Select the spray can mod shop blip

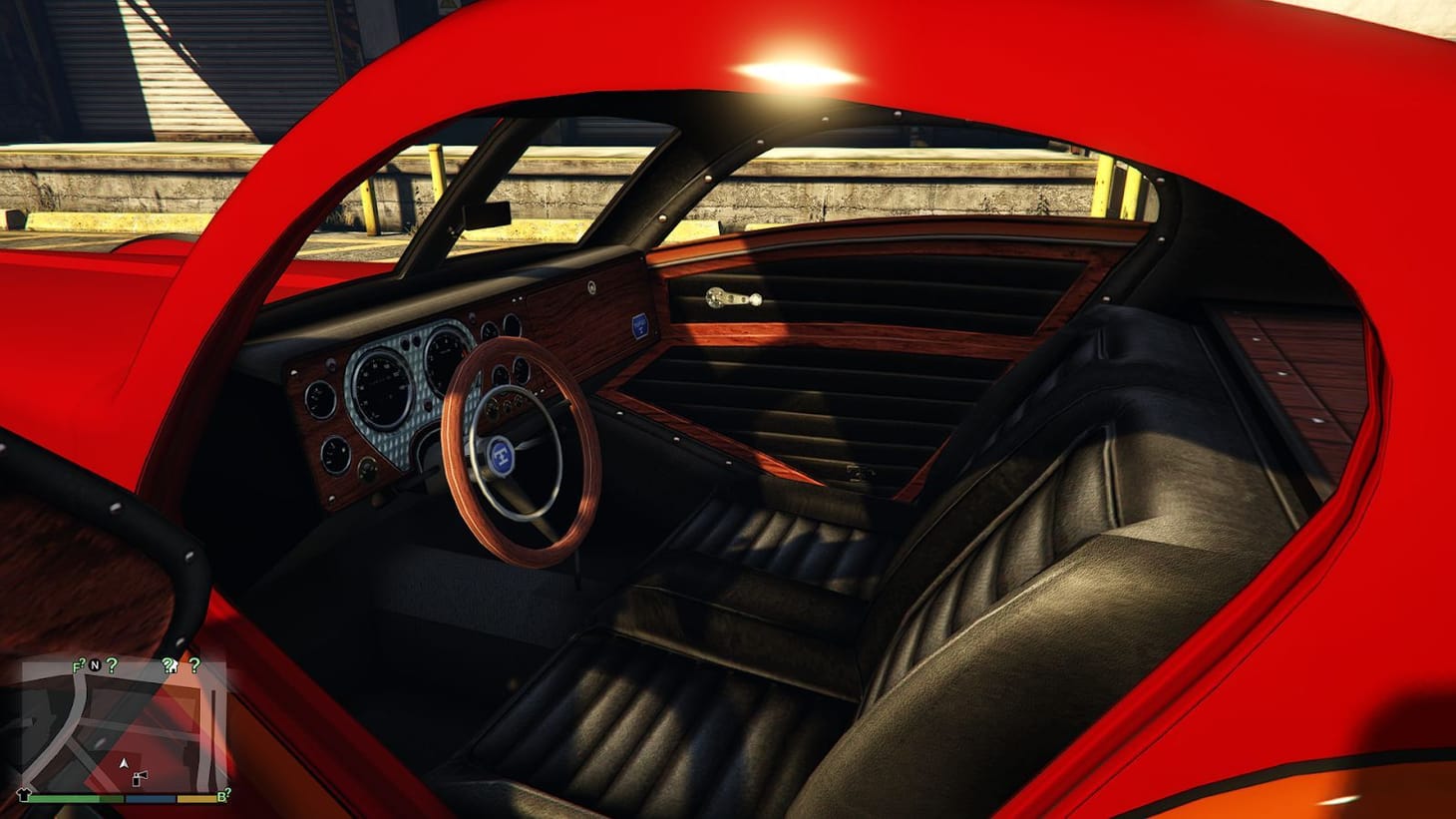[x=140, y=778]
